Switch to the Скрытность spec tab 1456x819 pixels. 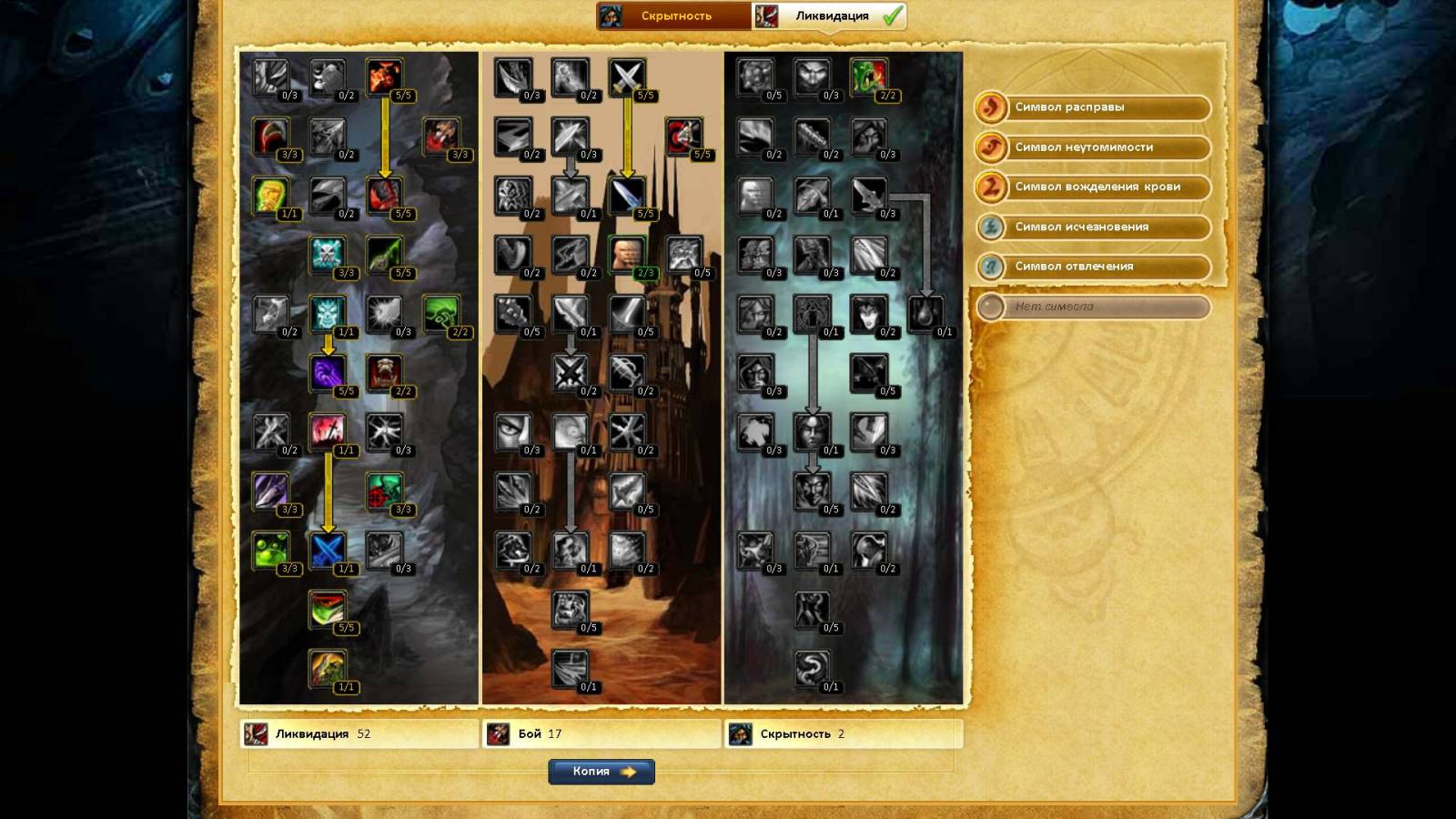click(674, 16)
